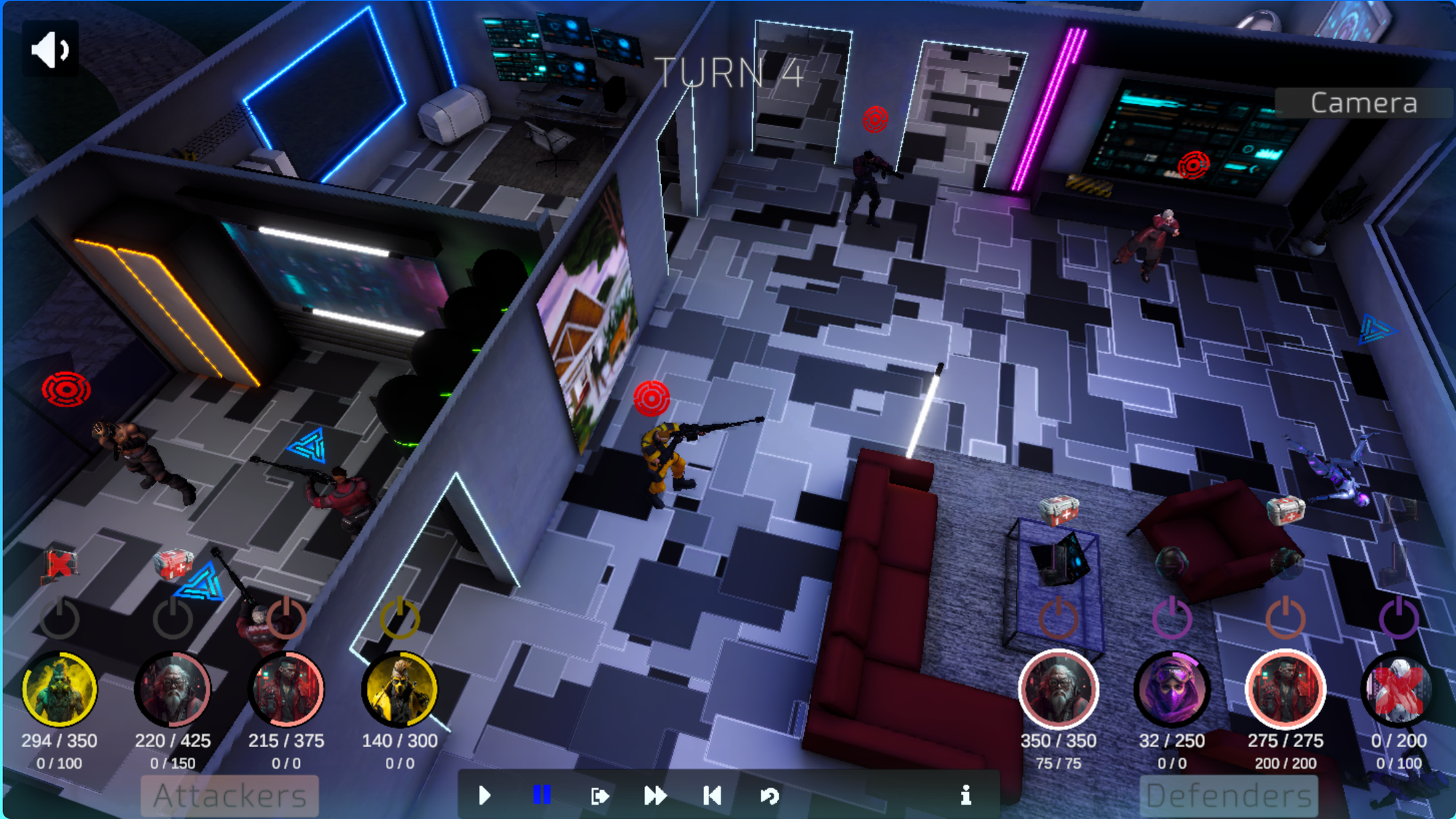Show the info panel with the i icon
Image resolution: width=1456 pixels, height=819 pixels.
[x=966, y=795]
